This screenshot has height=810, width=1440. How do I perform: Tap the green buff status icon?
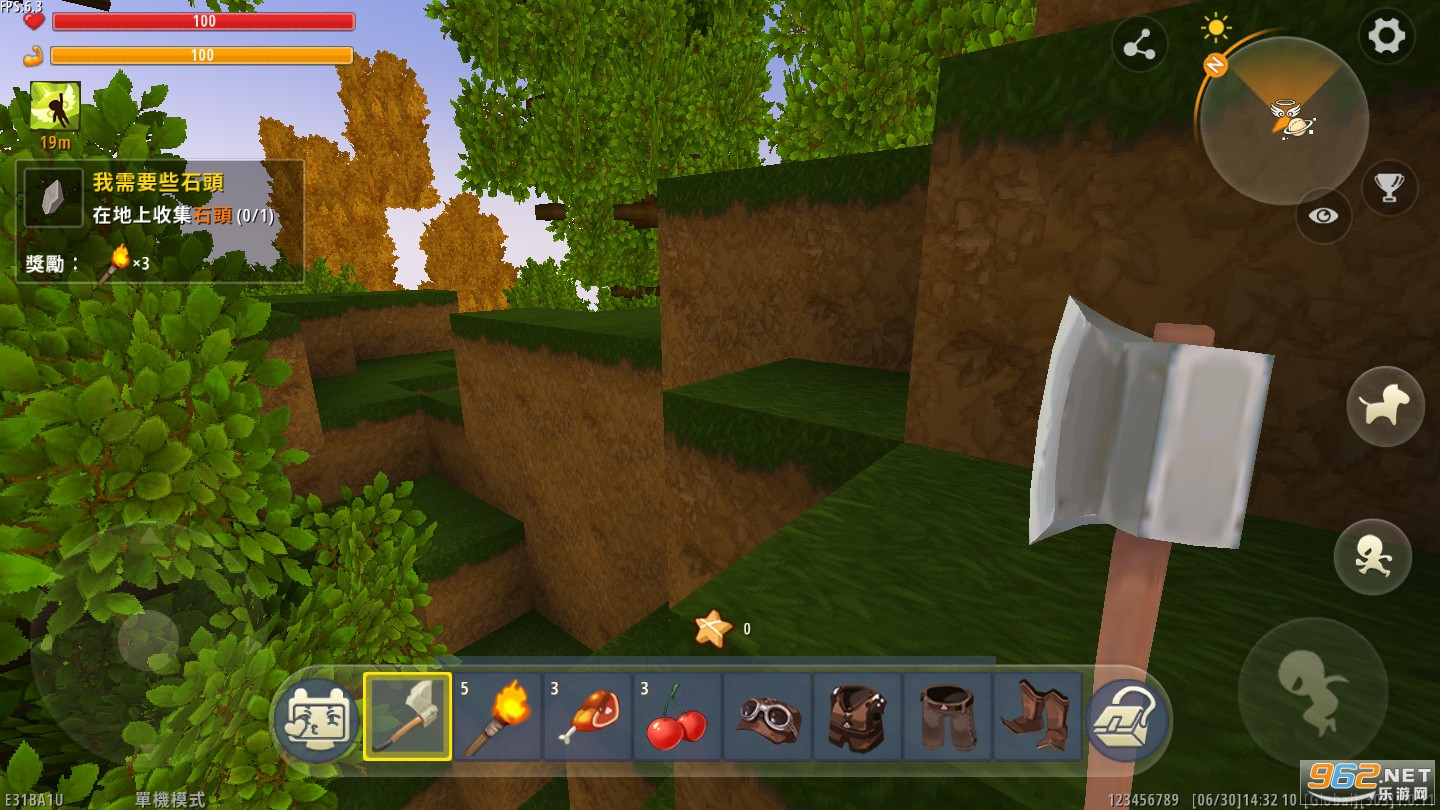55,107
